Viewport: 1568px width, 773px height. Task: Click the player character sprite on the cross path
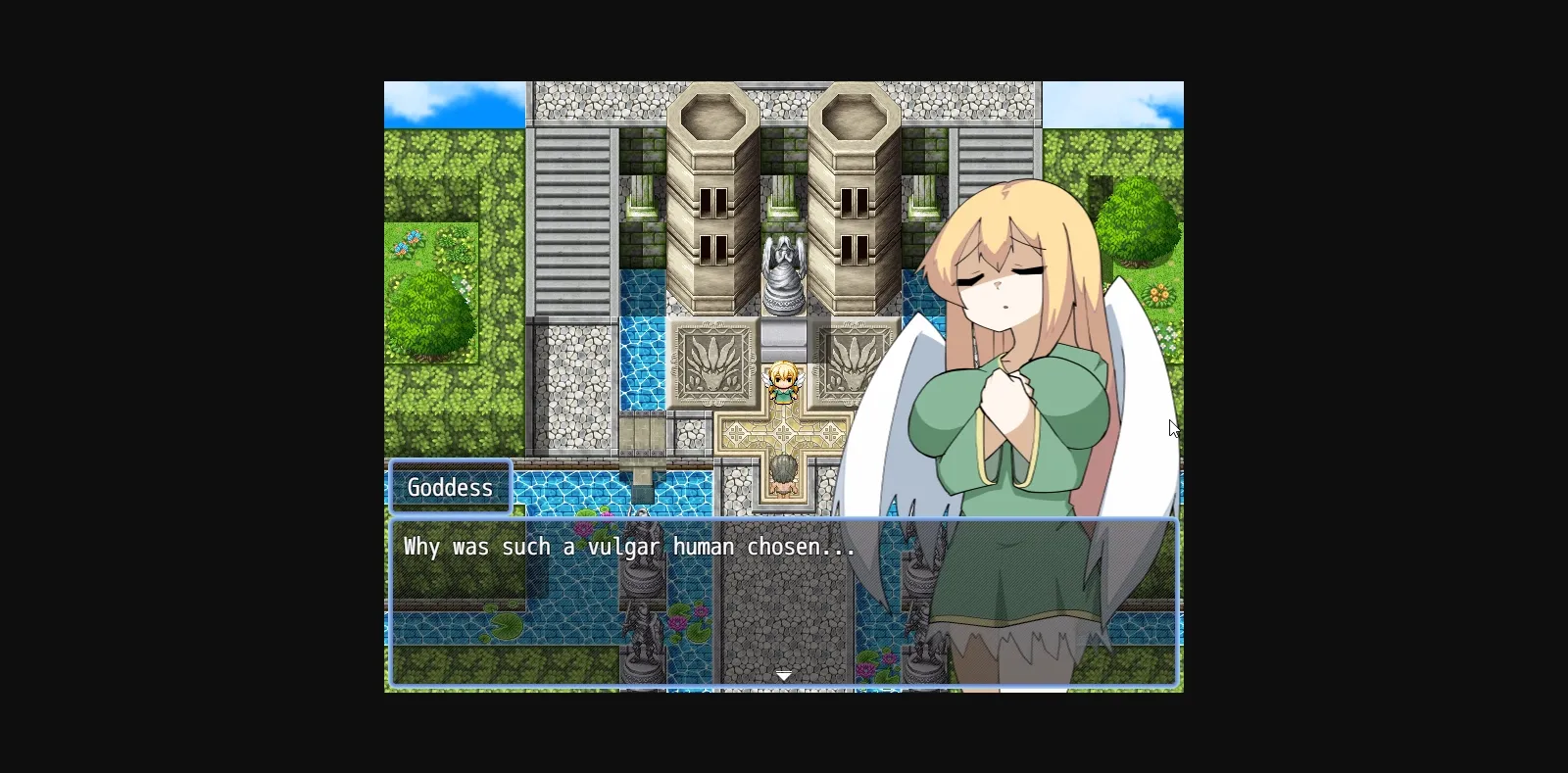click(784, 382)
